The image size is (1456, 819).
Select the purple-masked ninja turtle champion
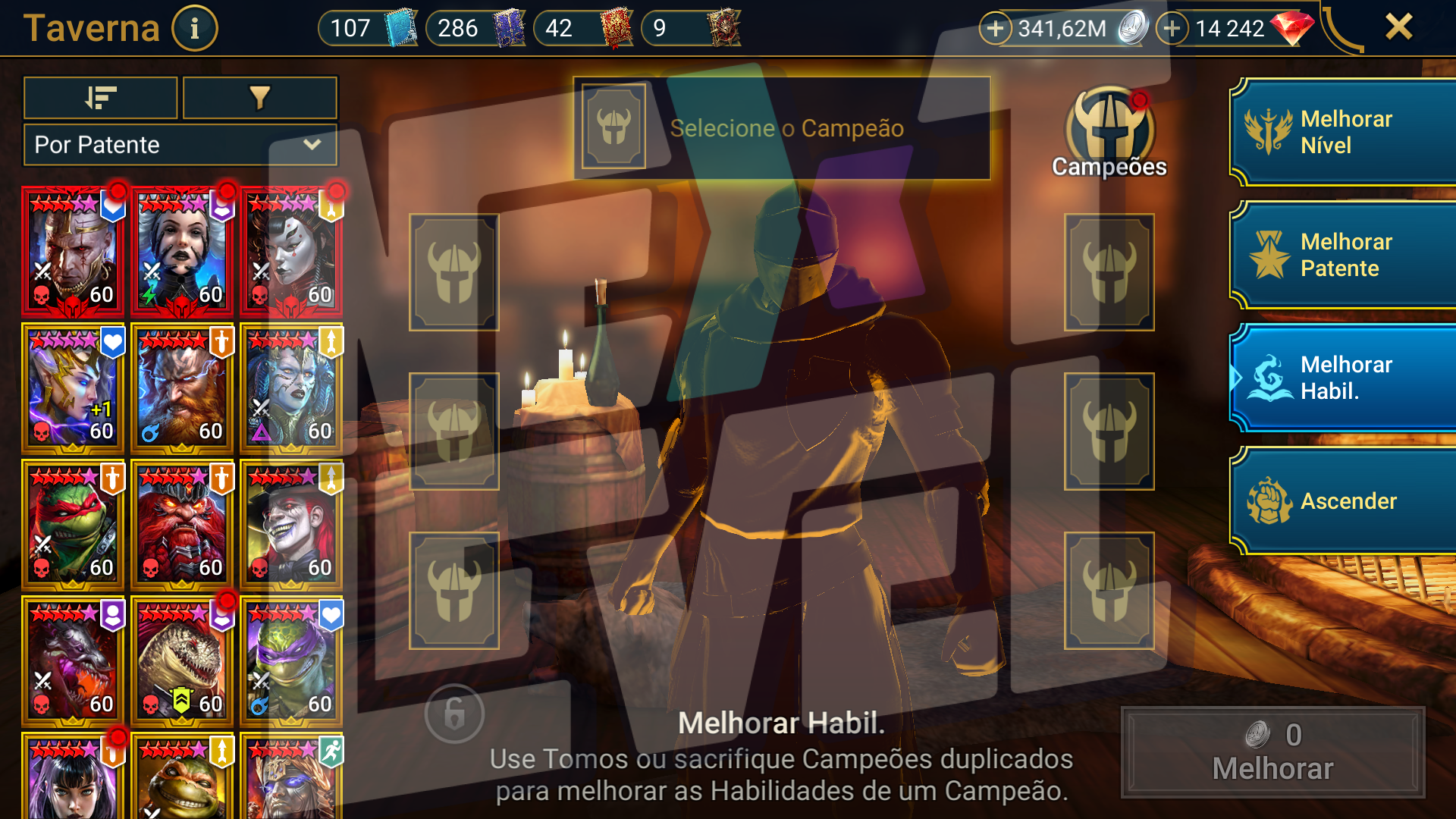pyautogui.click(x=291, y=661)
